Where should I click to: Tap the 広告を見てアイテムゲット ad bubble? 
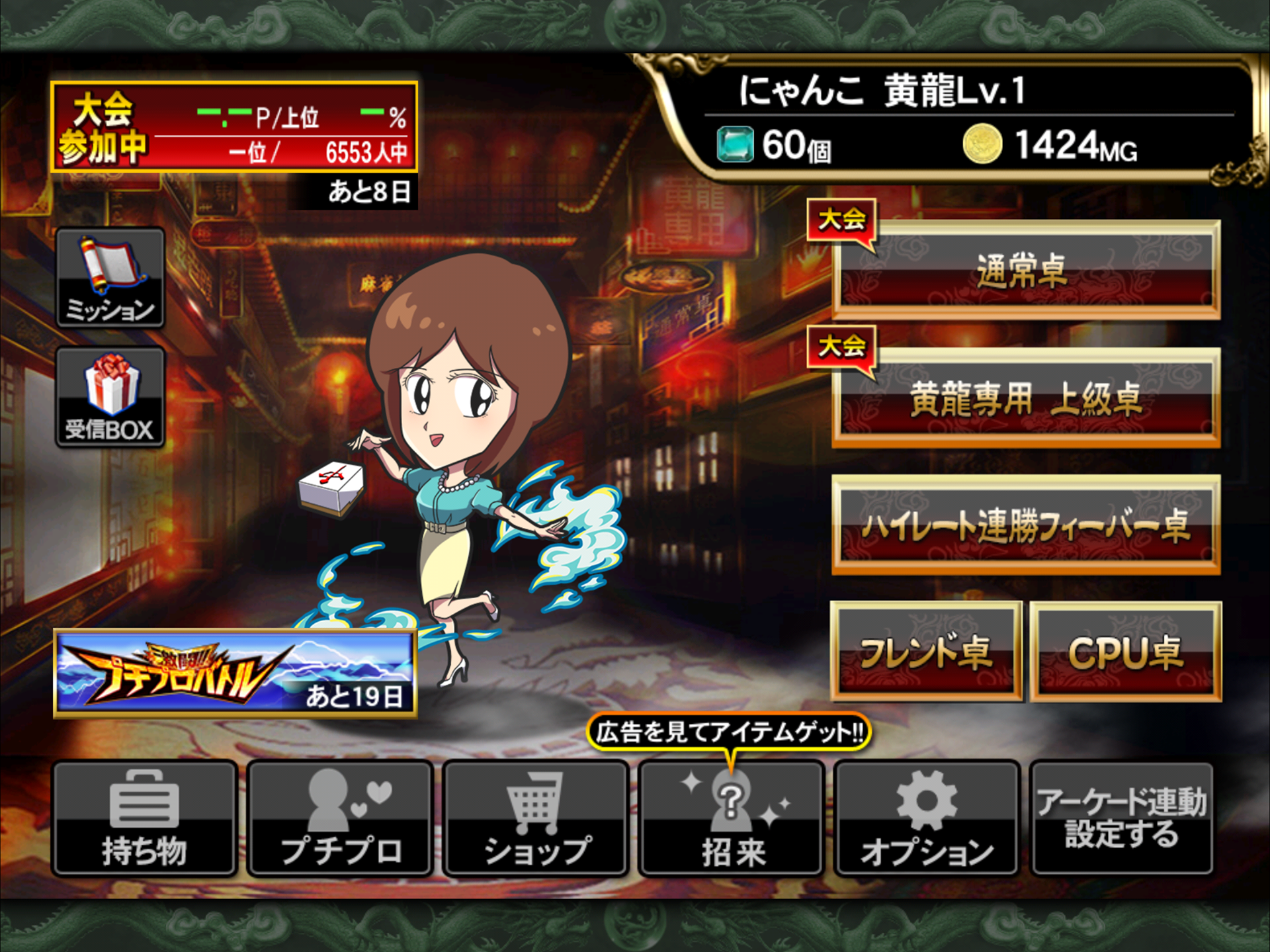click(729, 732)
